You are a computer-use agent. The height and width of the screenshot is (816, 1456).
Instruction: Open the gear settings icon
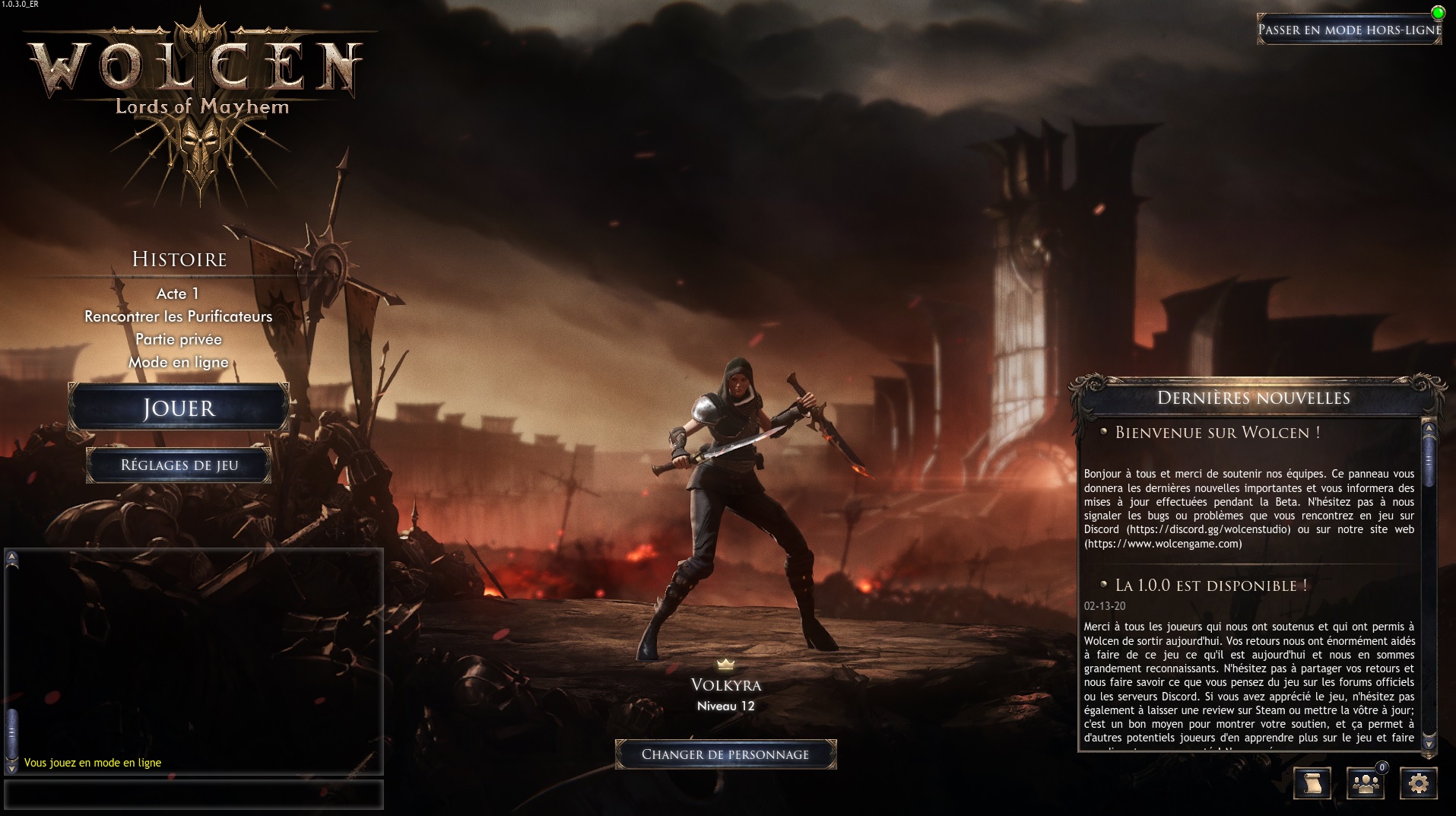click(x=1418, y=783)
